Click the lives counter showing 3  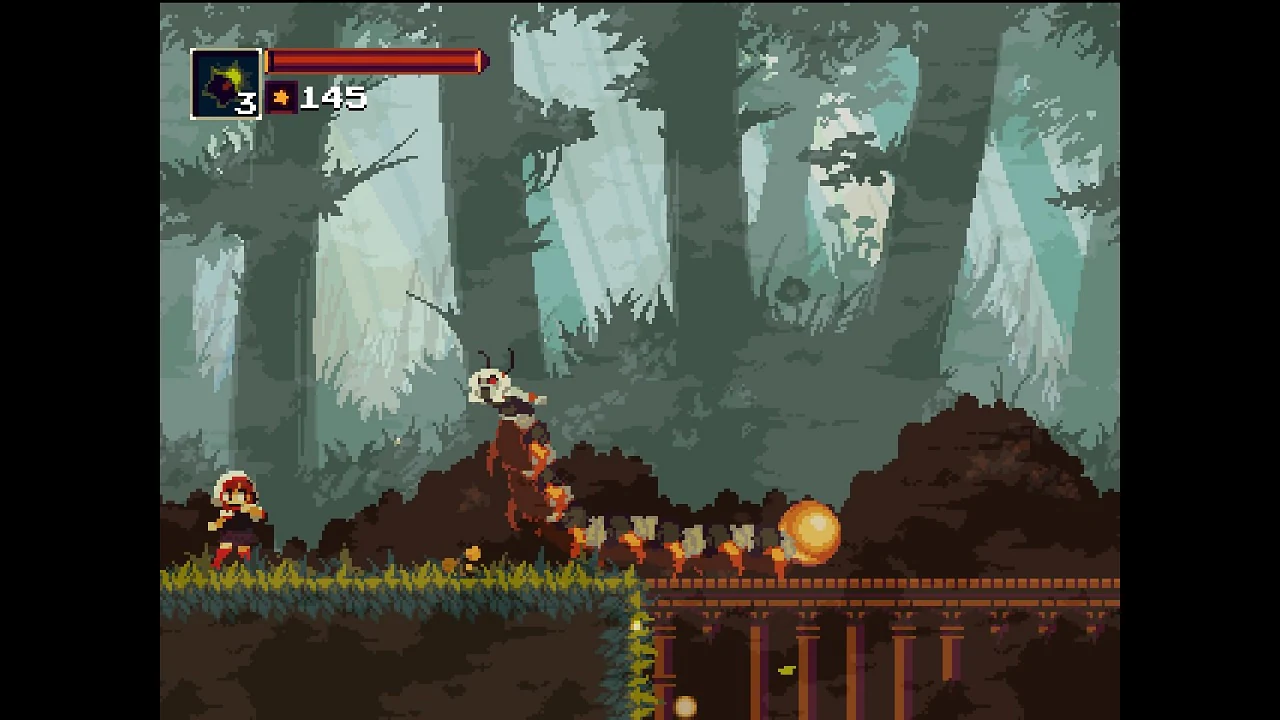(x=247, y=104)
